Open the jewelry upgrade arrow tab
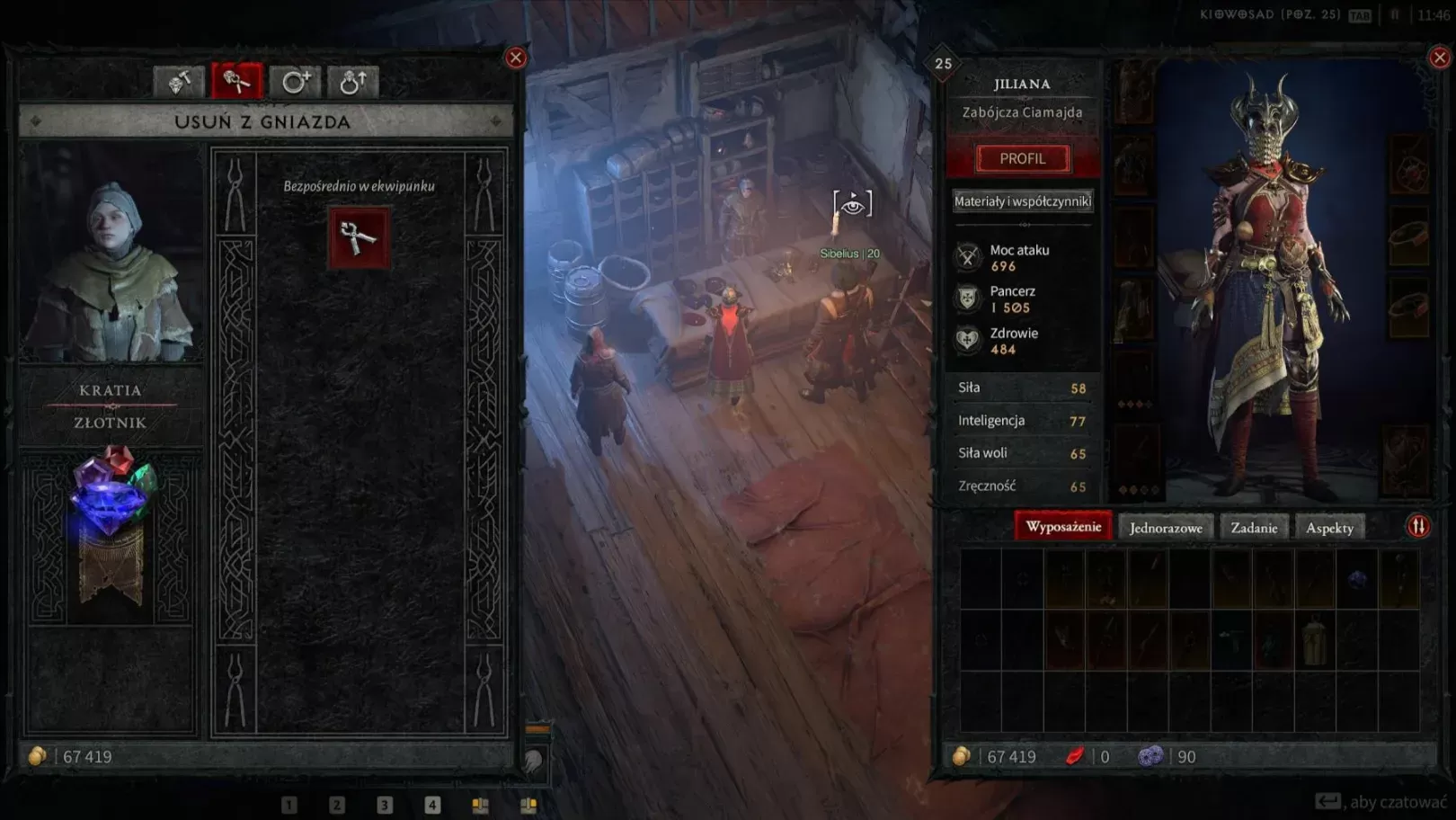The width and height of the screenshot is (1456, 820). (x=352, y=82)
